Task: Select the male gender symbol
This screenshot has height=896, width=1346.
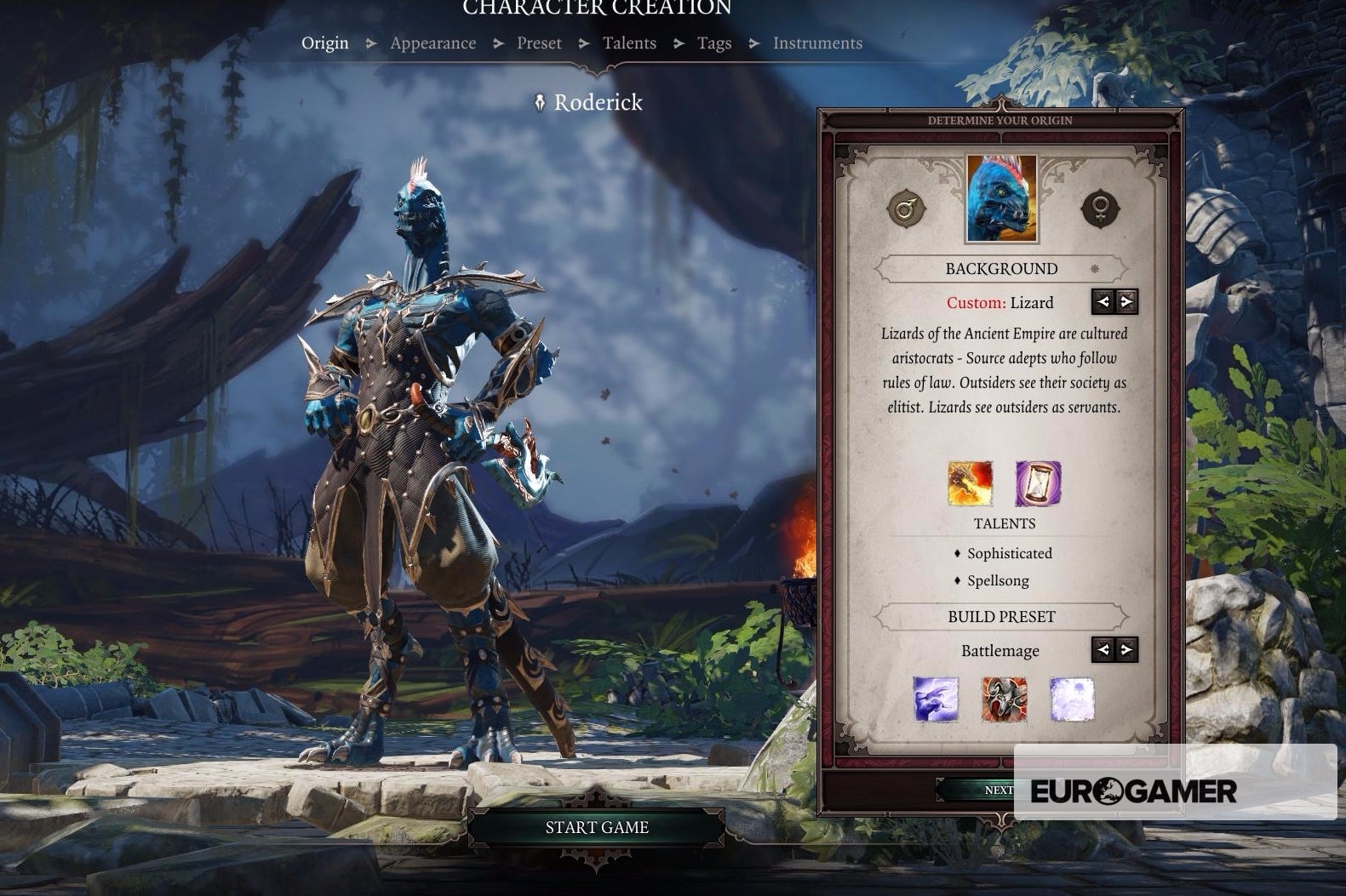Action: (905, 208)
